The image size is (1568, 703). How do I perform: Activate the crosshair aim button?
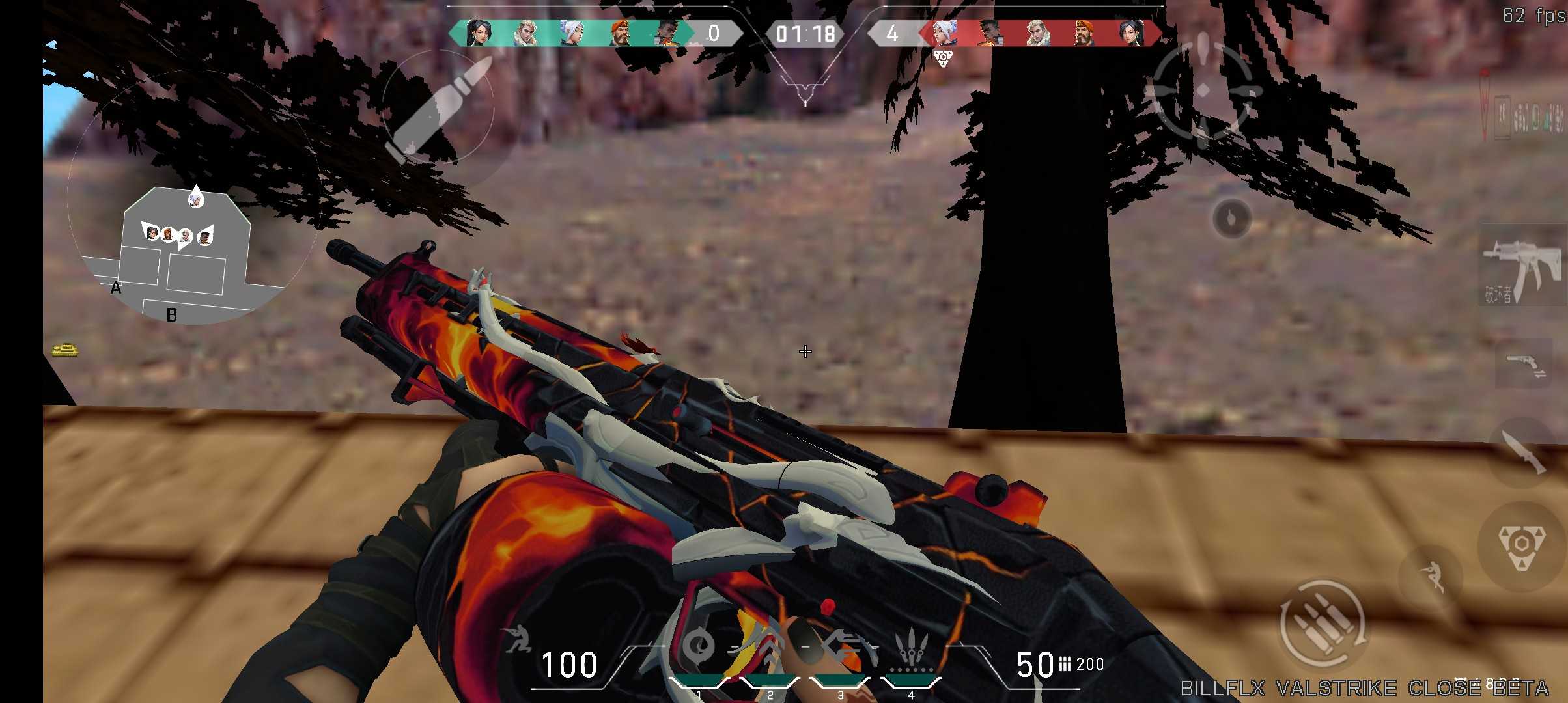pyautogui.click(x=1203, y=89)
